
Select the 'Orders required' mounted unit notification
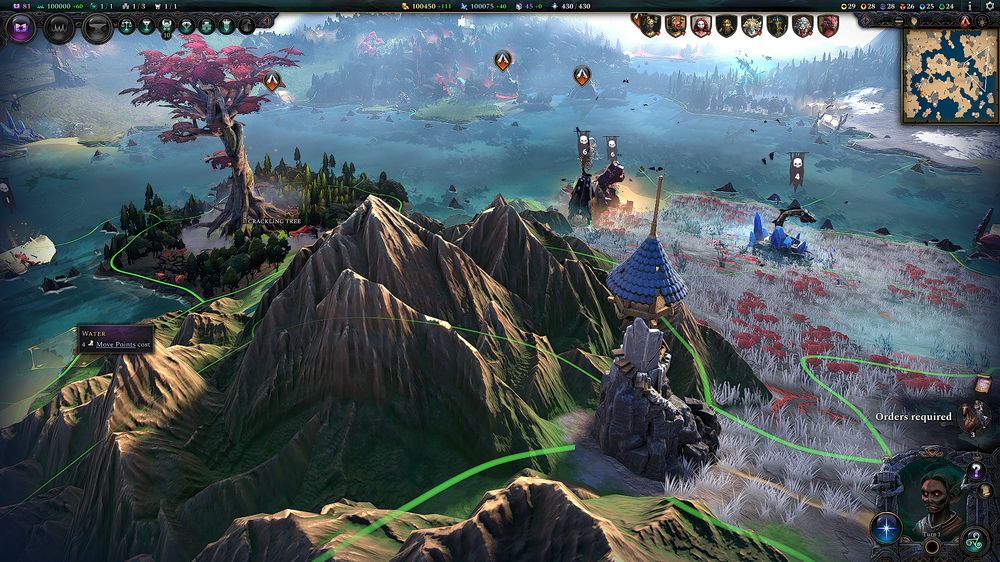coord(973,415)
